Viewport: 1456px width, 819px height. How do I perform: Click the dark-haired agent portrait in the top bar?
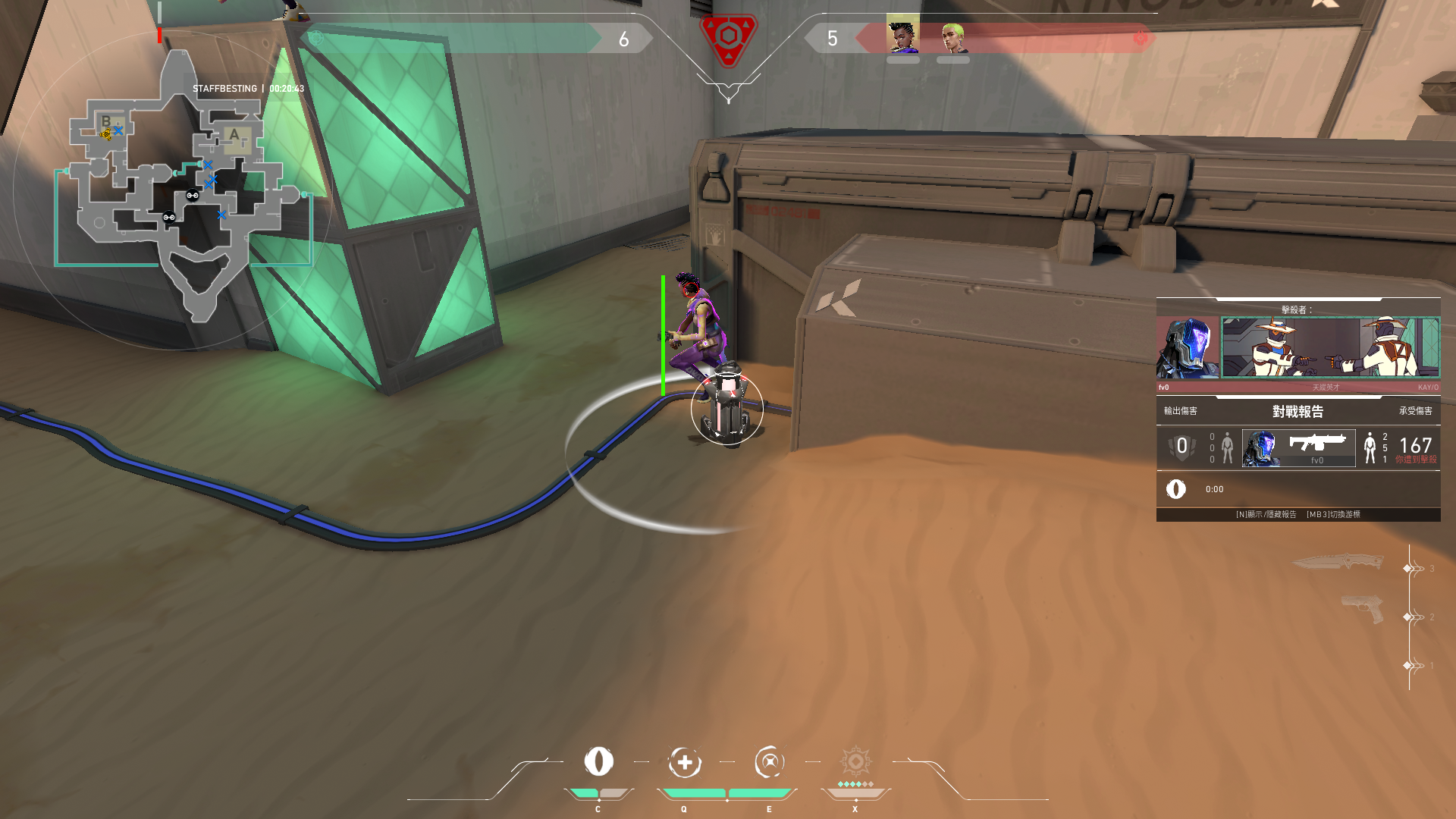click(902, 36)
